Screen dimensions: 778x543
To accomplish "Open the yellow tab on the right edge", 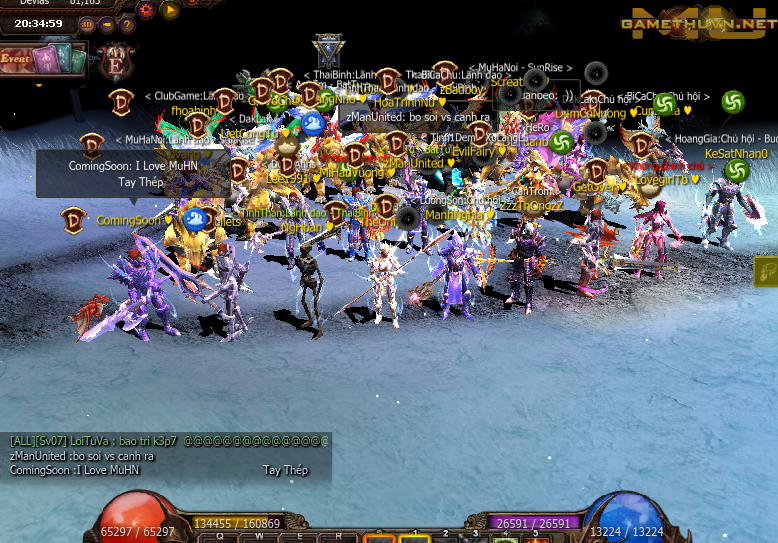I will point(766,271).
